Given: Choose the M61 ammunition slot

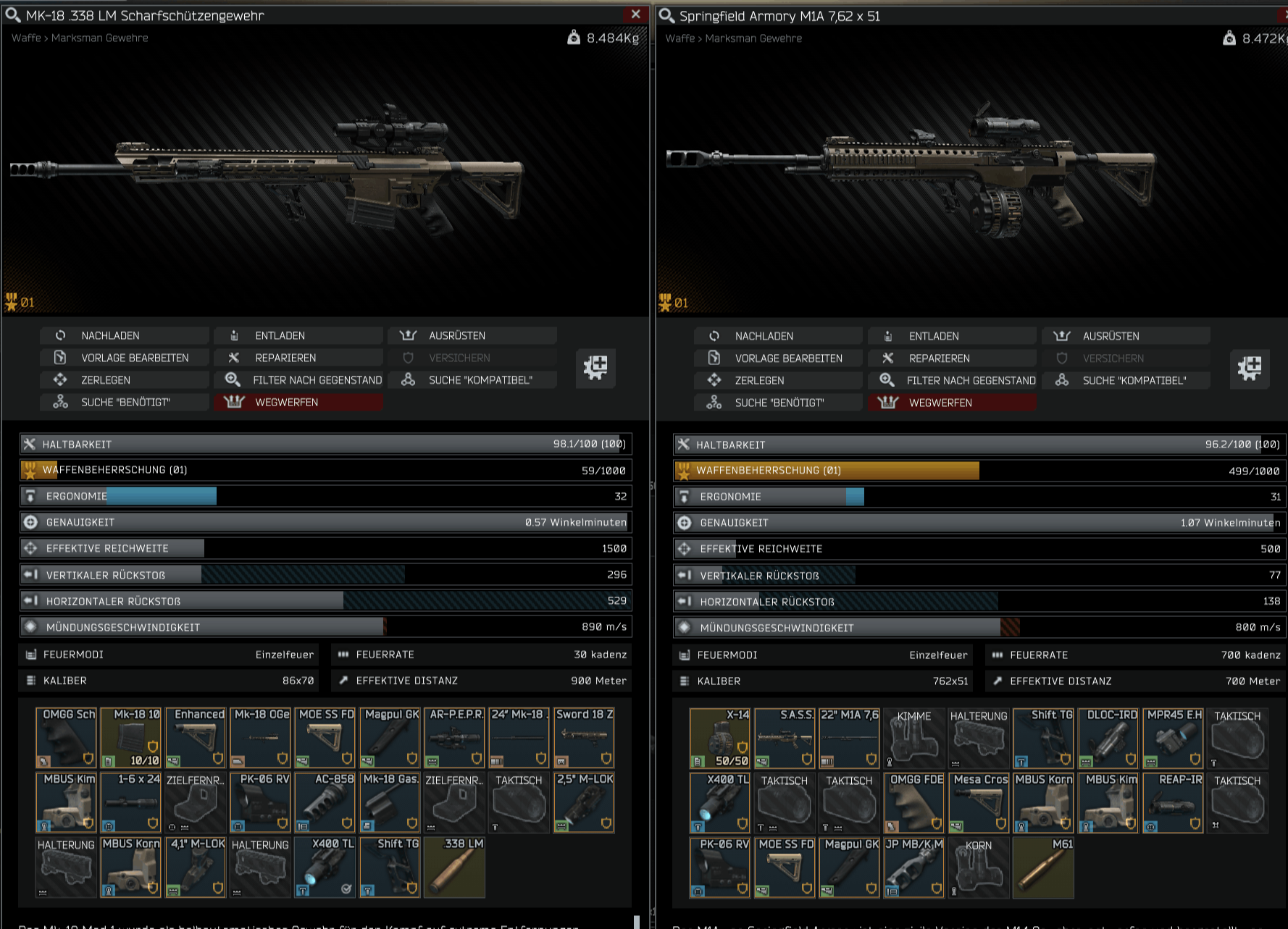Looking at the screenshot, I should click(x=1044, y=867).
